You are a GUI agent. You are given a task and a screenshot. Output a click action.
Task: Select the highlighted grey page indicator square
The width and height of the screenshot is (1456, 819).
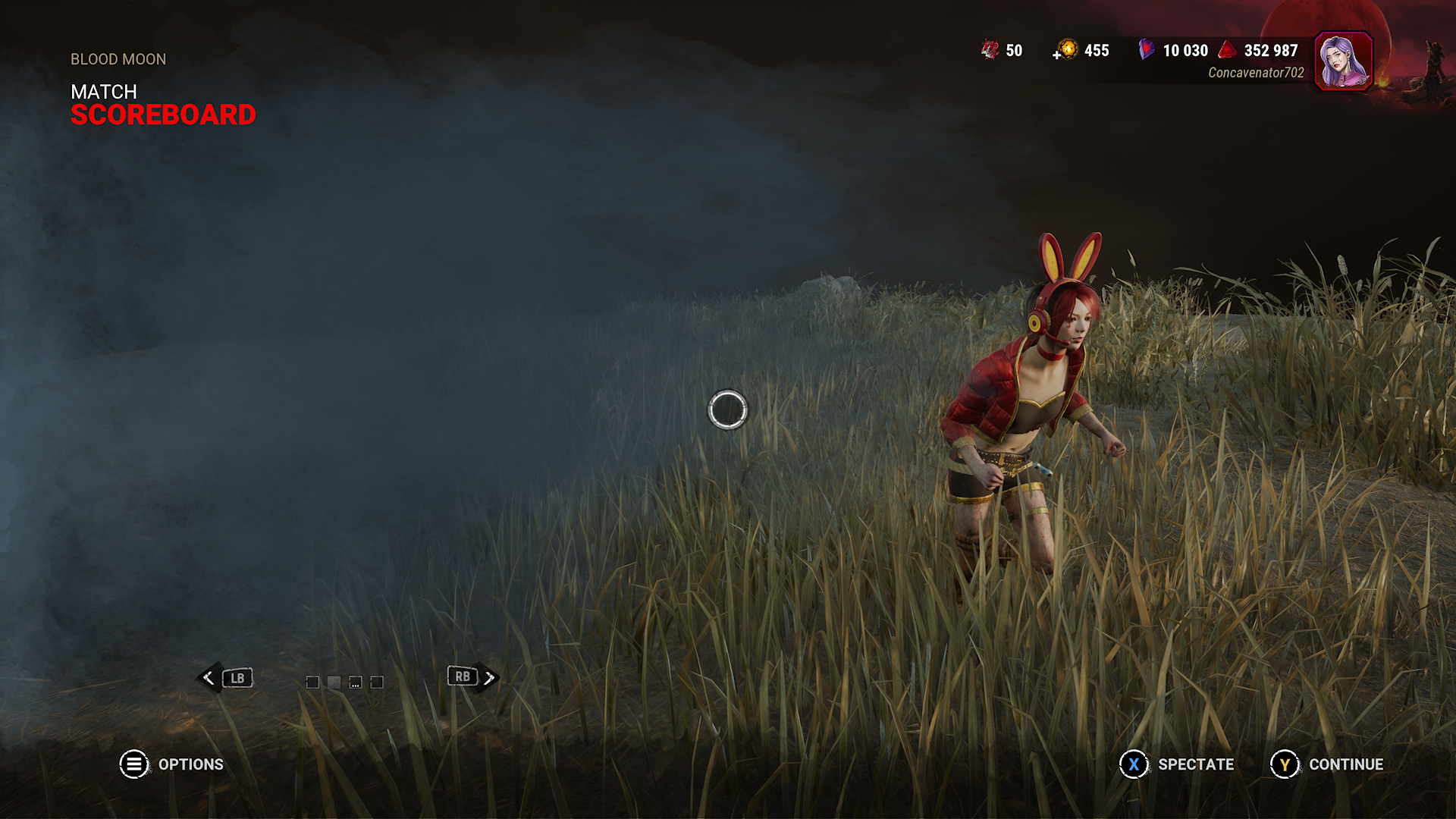(334, 682)
